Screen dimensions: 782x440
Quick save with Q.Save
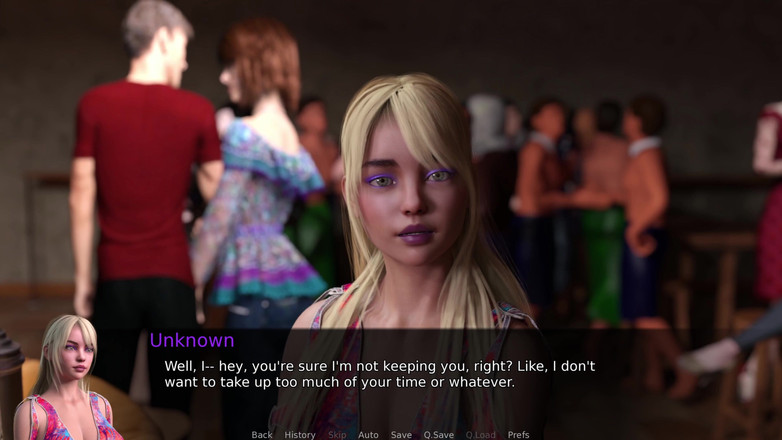point(439,435)
